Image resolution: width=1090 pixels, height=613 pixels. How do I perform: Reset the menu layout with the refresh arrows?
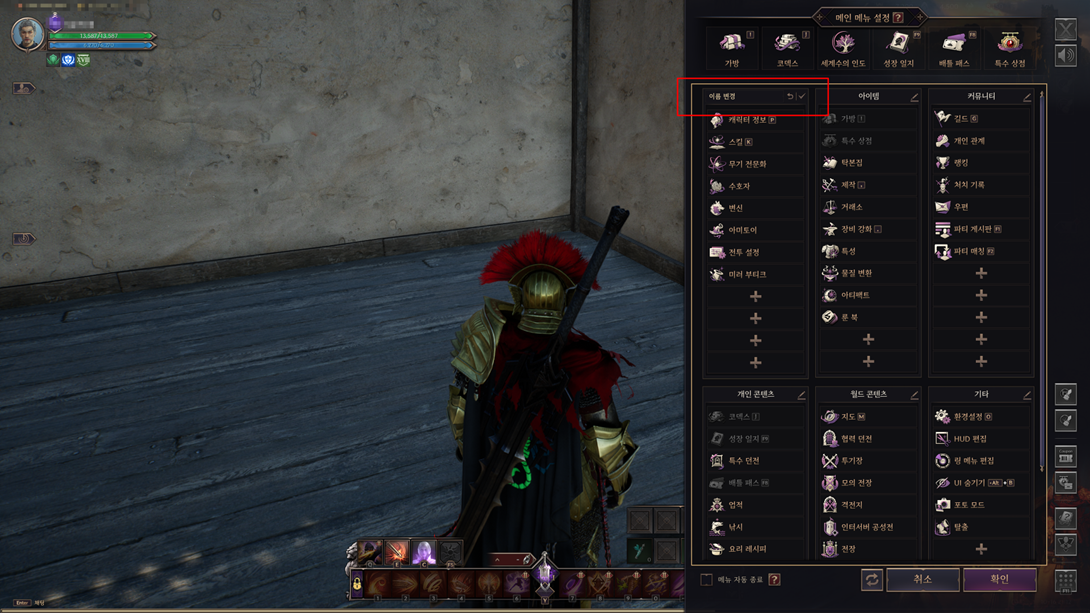tap(872, 580)
